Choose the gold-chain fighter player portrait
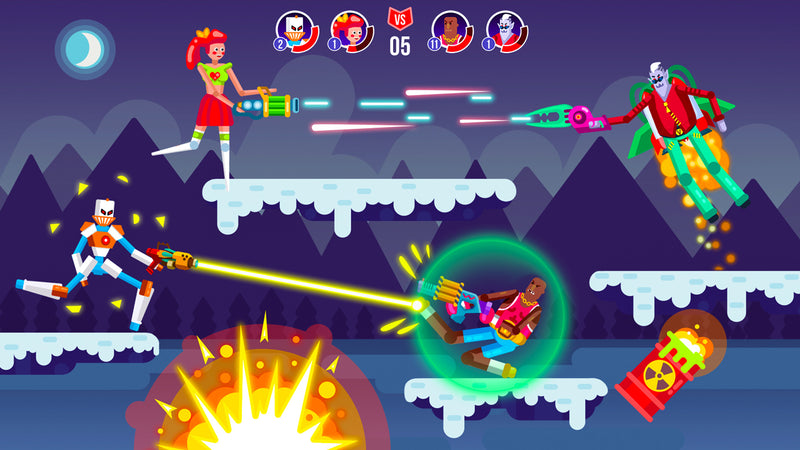 (451, 30)
